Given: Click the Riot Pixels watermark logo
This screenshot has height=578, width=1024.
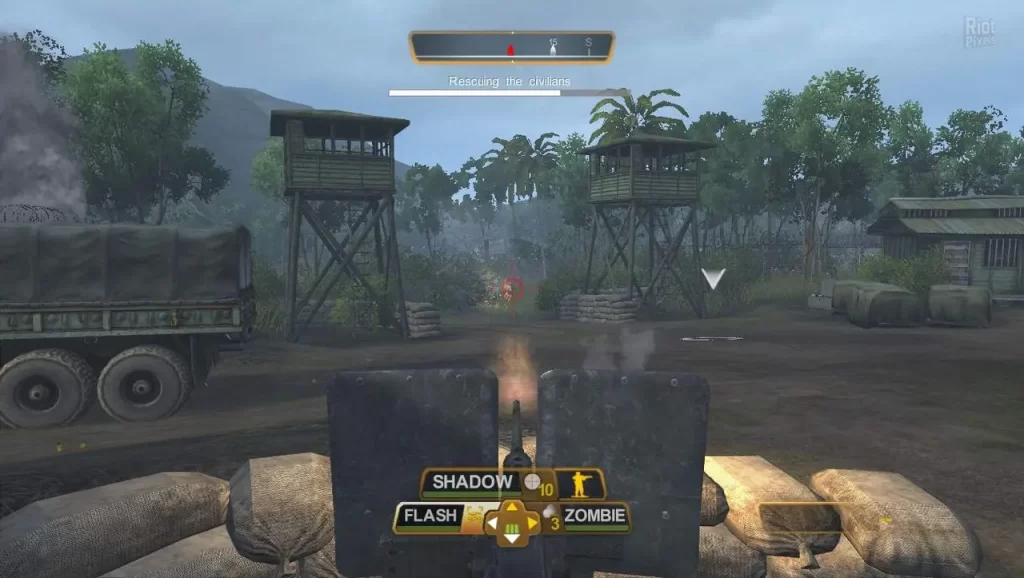Looking at the screenshot, I should pos(979,33).
